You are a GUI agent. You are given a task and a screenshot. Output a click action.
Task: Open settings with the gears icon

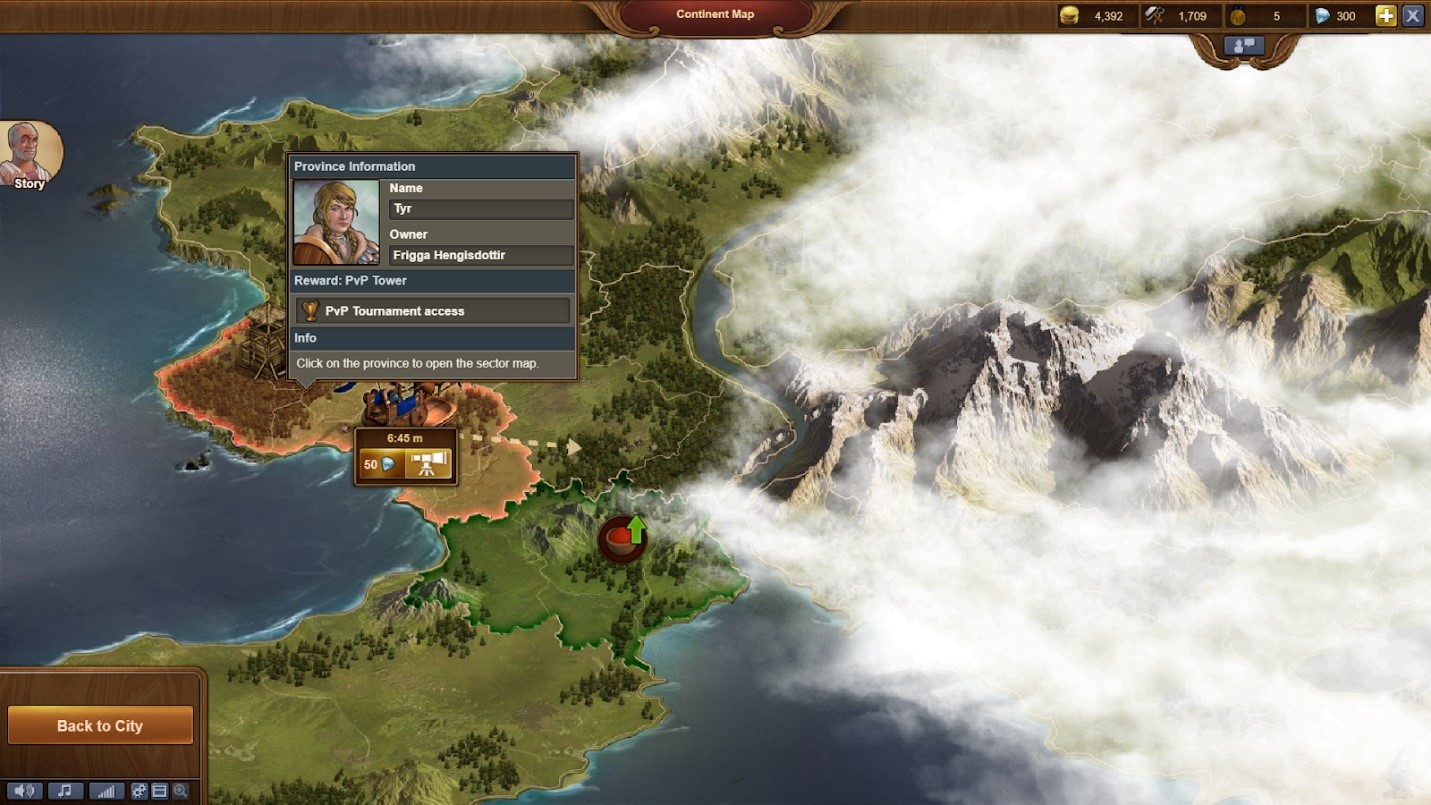139,791
